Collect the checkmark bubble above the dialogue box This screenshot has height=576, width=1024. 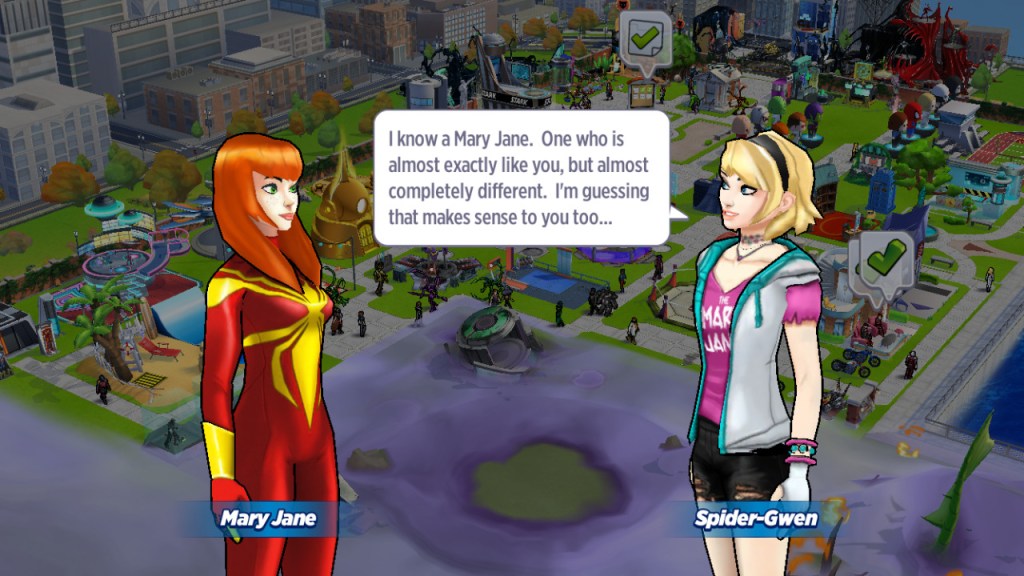coord(644,41)
